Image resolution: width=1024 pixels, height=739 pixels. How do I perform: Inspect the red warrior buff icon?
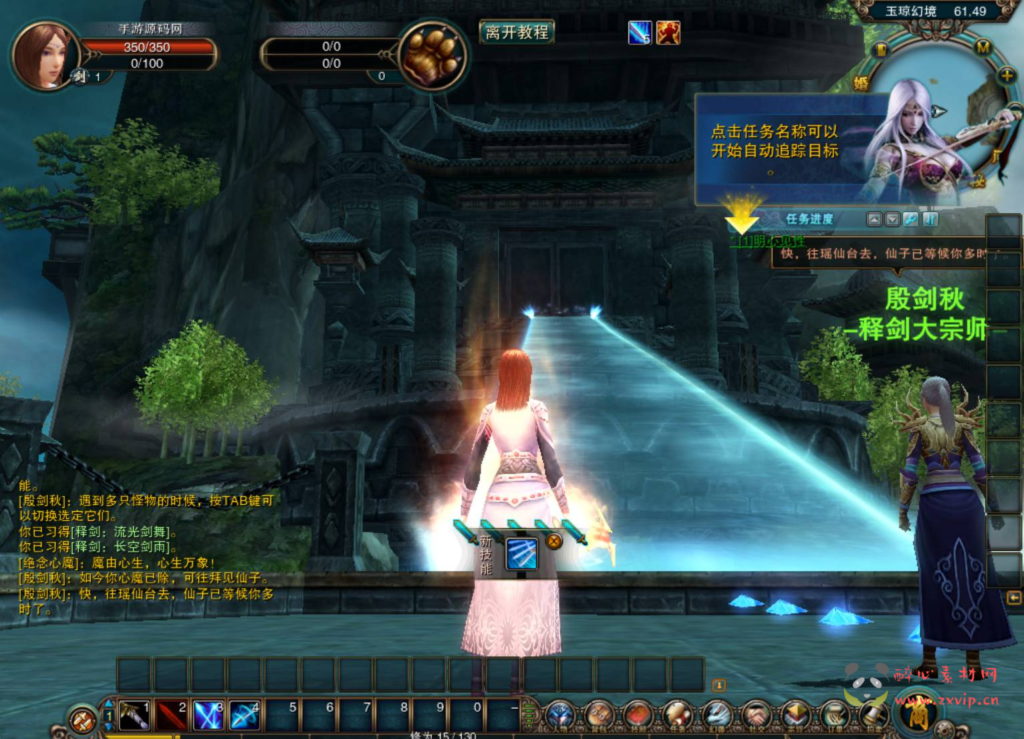click(668, 33)
